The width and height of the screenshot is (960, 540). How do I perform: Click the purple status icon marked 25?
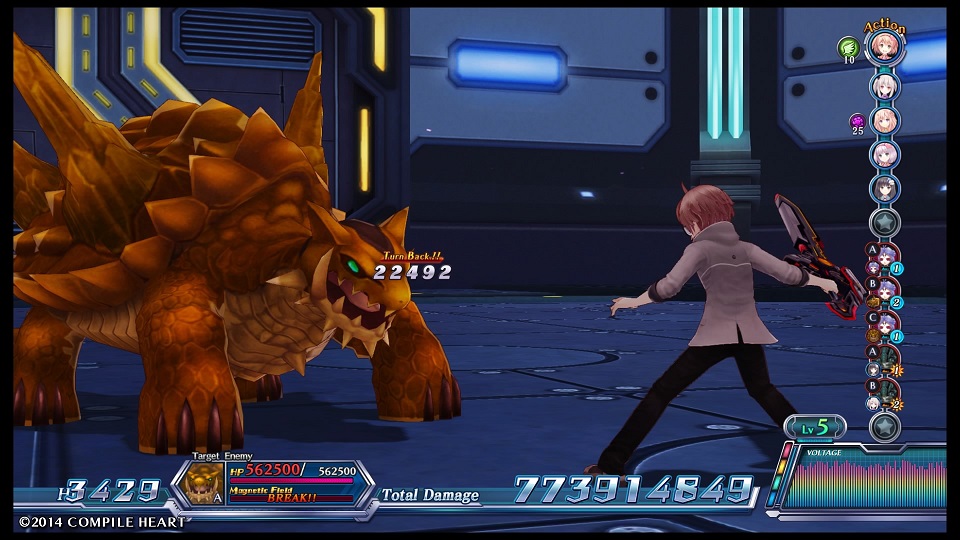(857, 121)
